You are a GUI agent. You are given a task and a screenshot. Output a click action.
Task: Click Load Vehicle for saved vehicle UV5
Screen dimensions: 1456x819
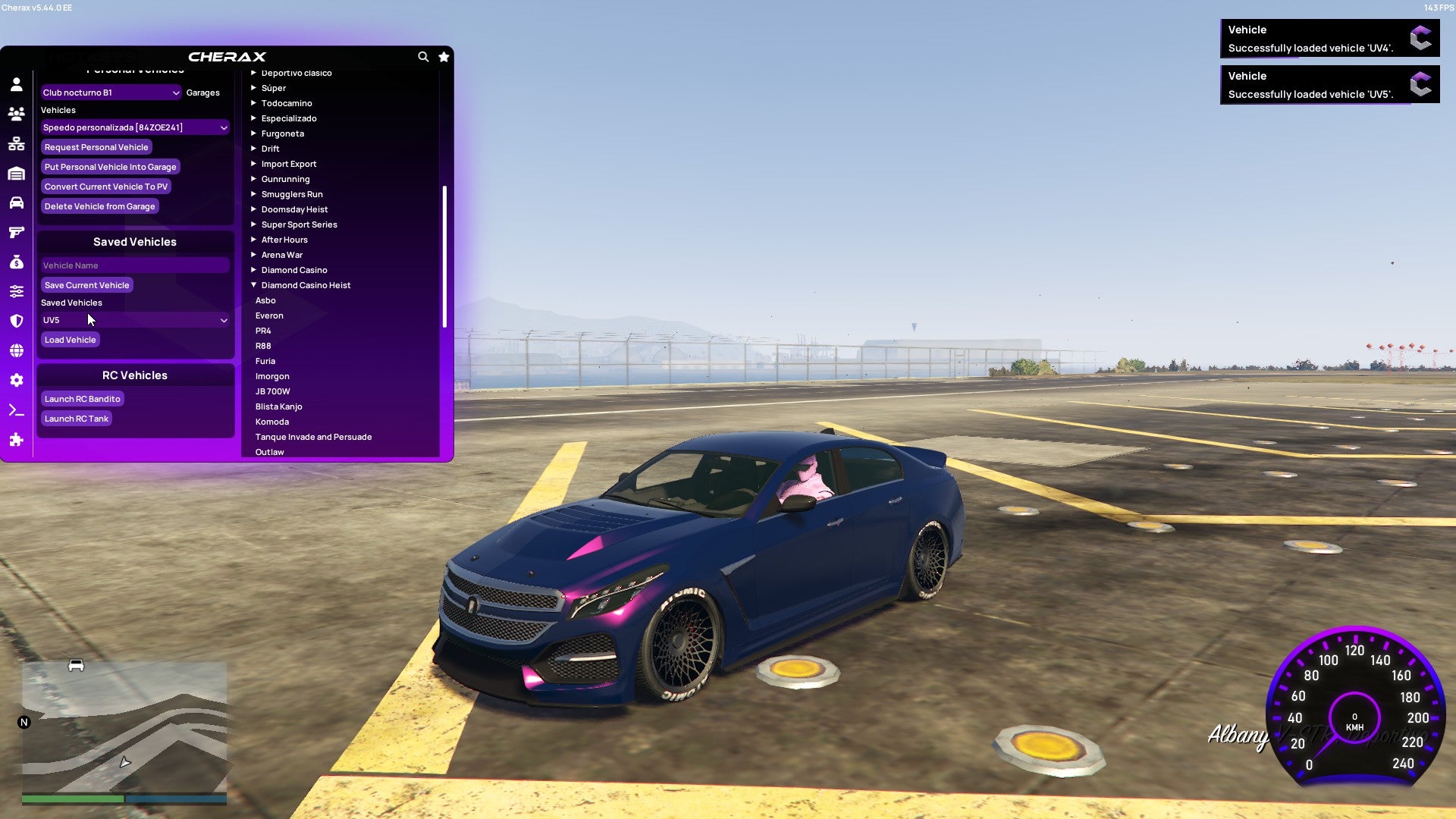click(x=70, y=339)
